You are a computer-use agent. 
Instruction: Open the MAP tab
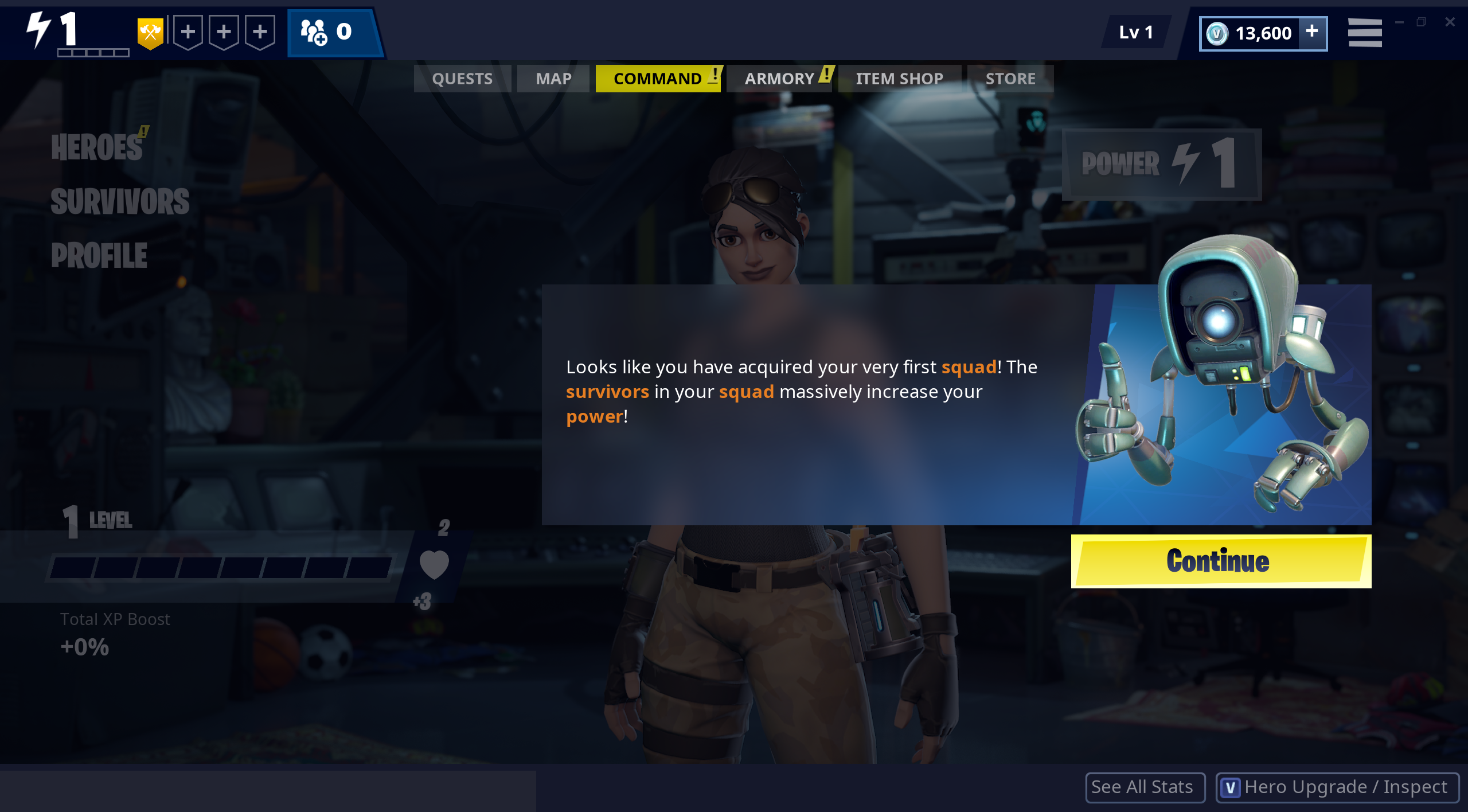553,78
